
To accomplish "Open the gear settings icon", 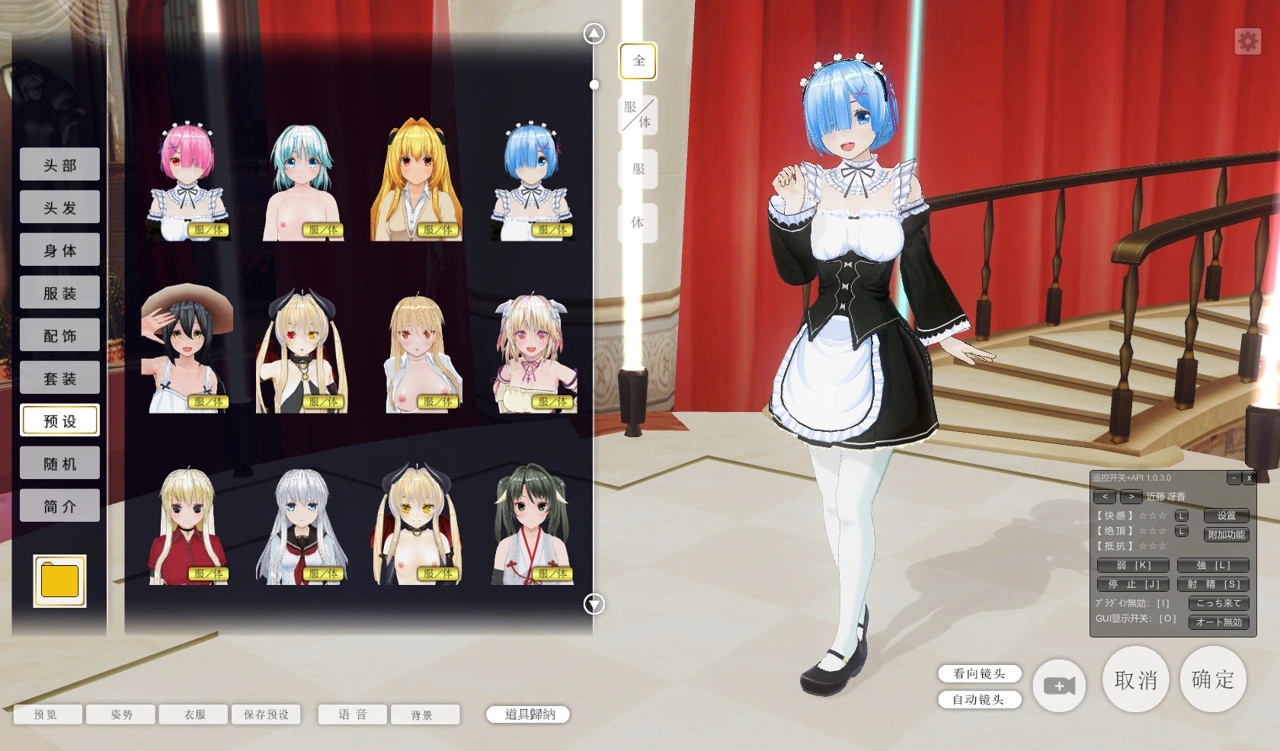I will pos(1247,41).
